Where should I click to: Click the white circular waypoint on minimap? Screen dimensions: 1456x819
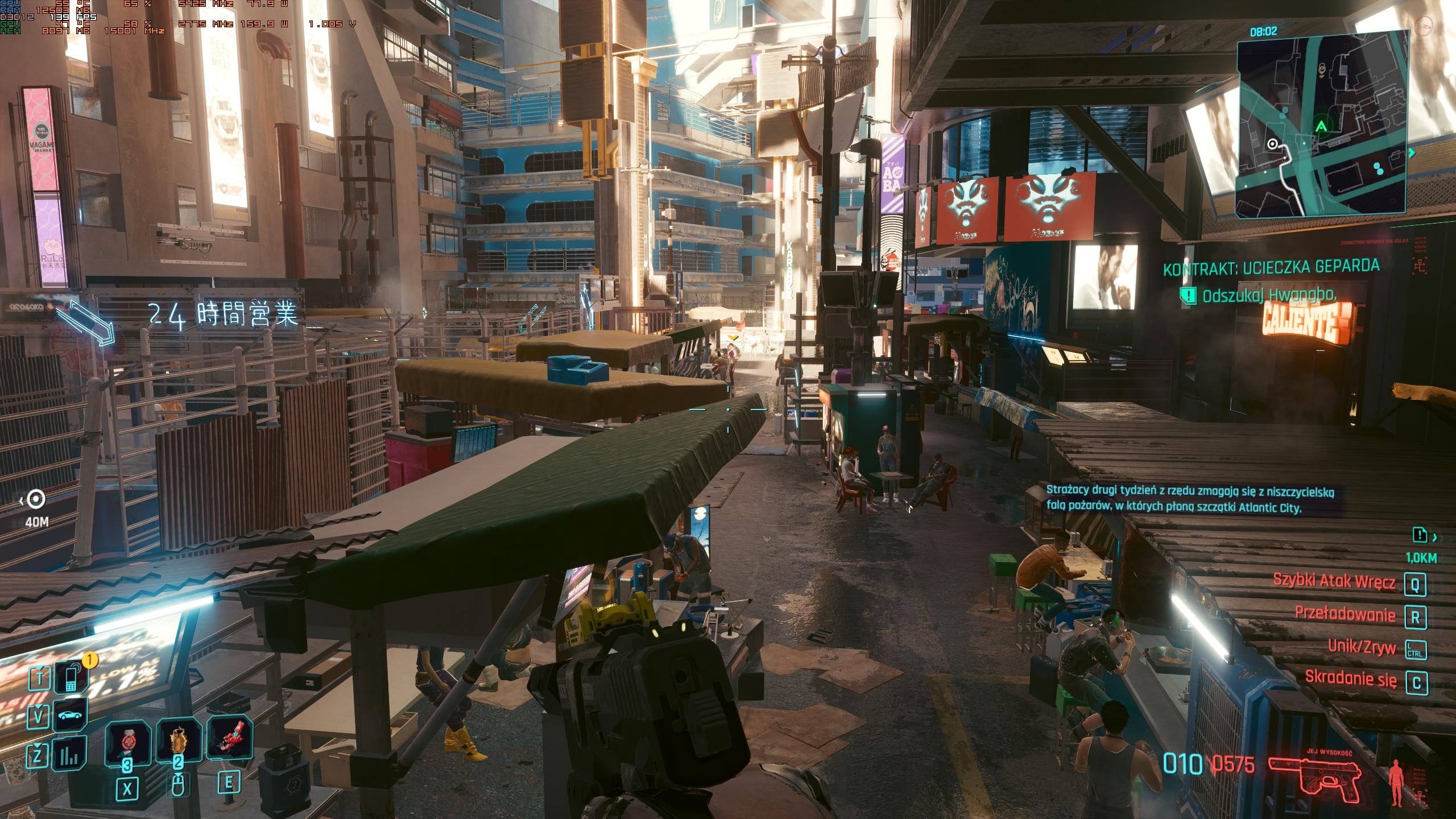click(x=1273, y=144)
